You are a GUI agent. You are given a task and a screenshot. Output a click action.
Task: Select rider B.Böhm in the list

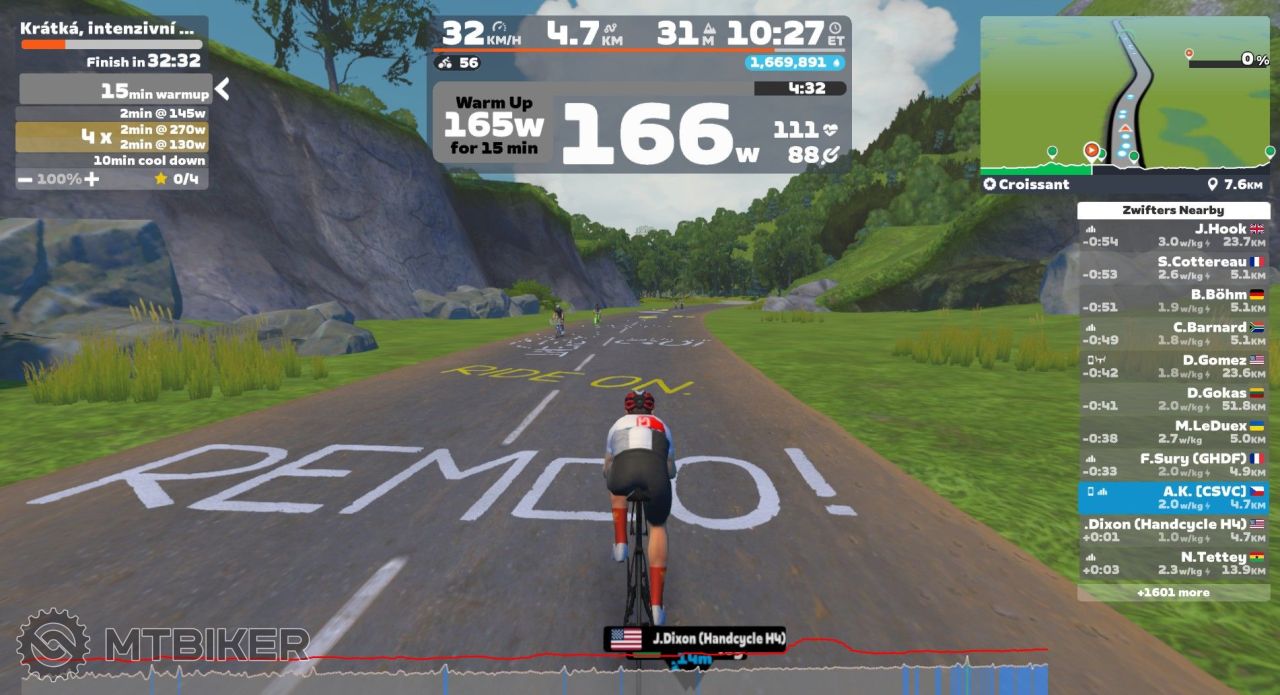click(1174, 301)
